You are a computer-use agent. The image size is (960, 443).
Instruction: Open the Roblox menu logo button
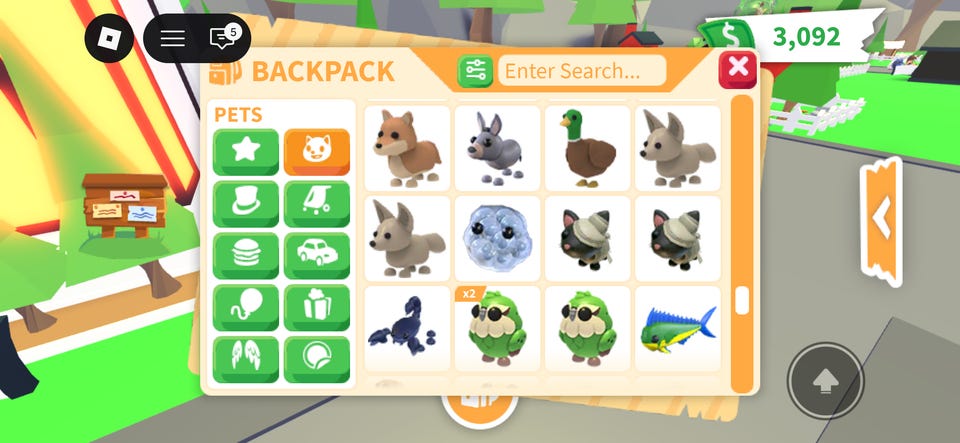109,39
